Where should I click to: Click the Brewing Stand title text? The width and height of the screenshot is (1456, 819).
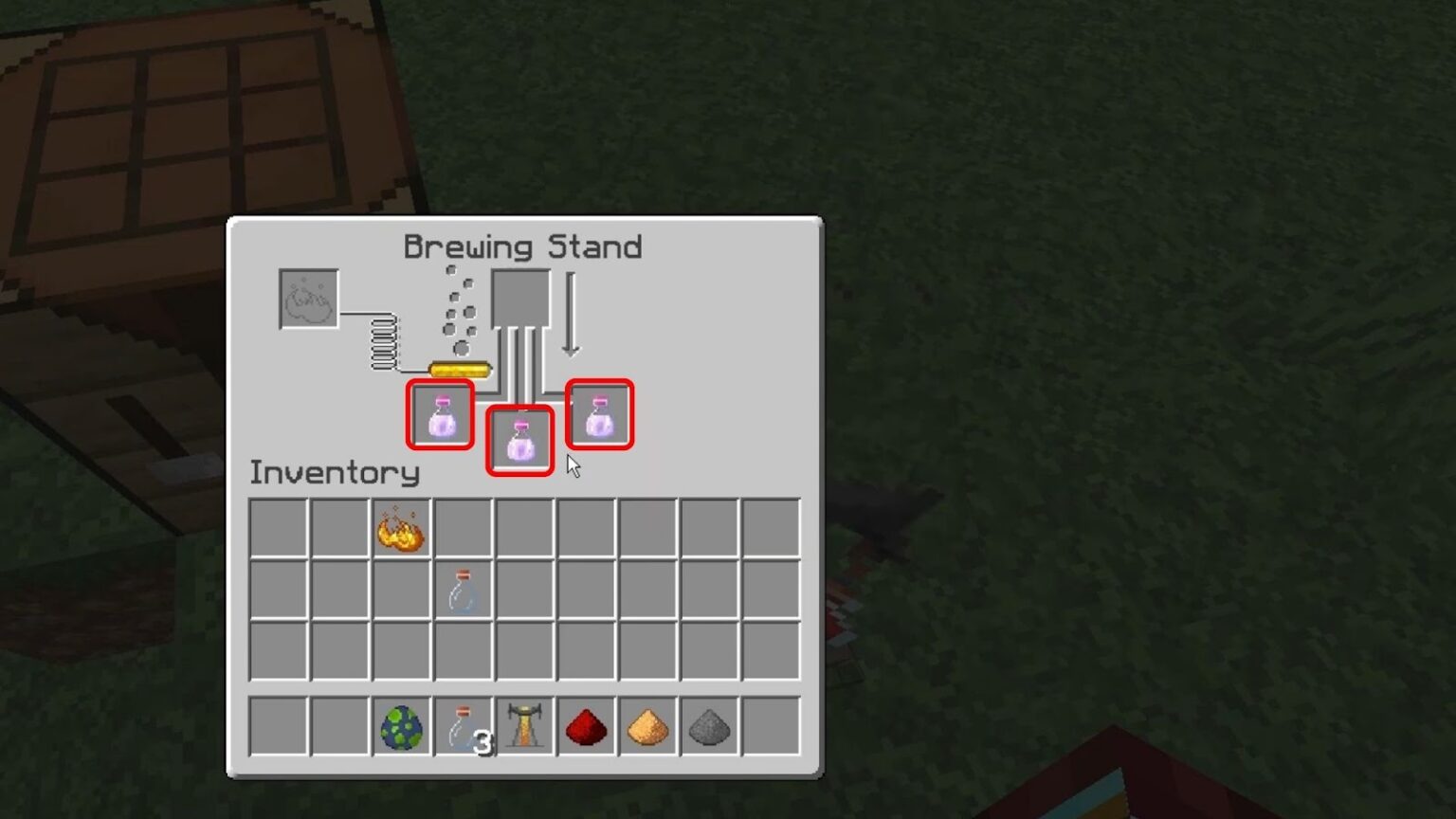(x=523, y=246)
